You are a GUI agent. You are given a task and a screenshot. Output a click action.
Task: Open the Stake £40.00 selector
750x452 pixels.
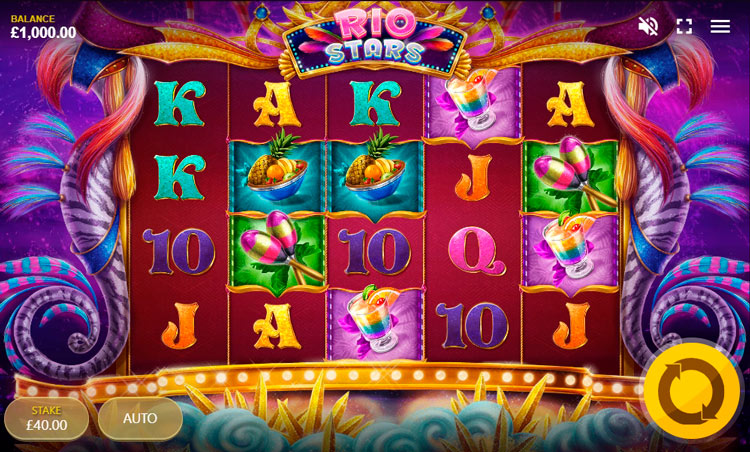[x=46, y=419]
